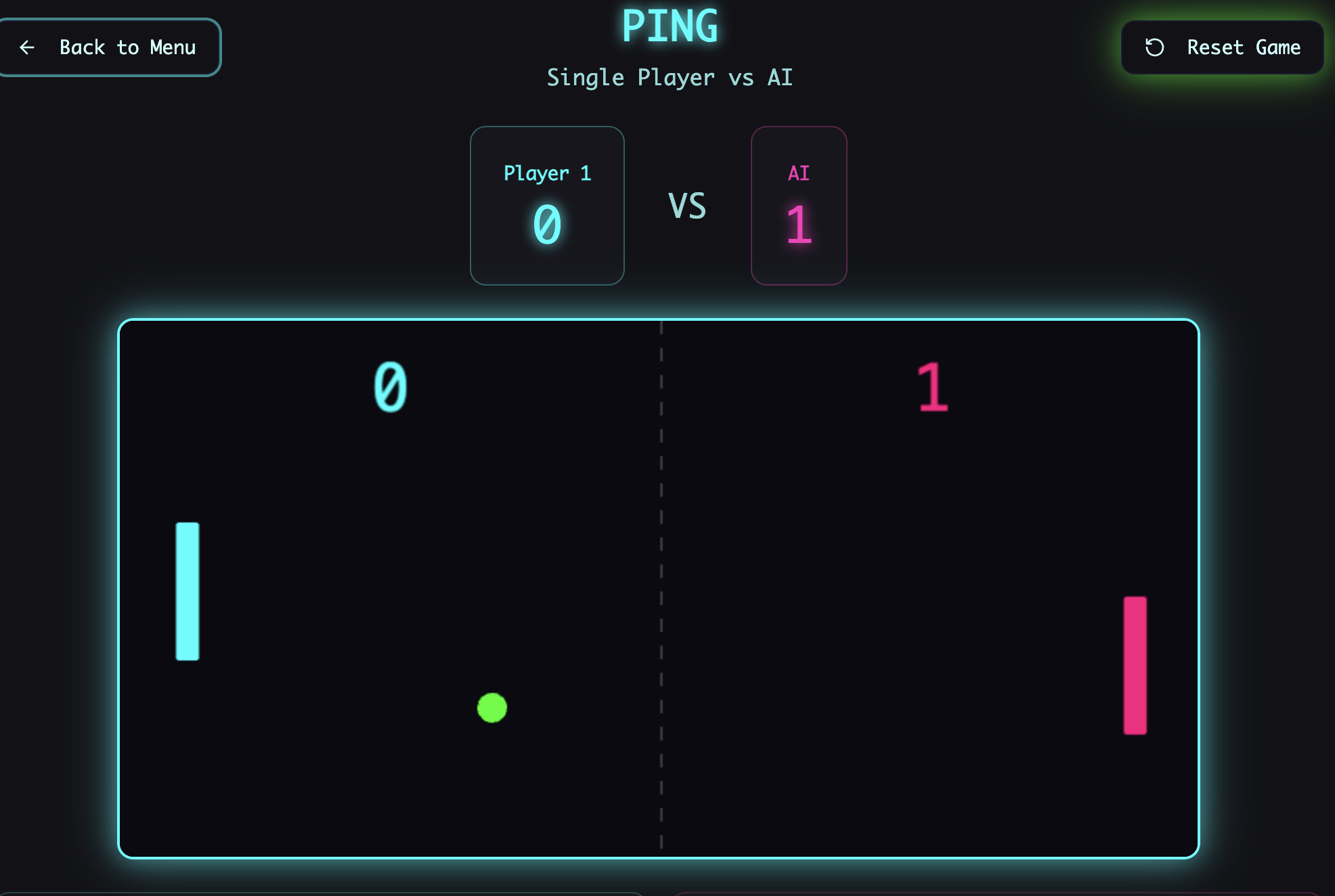Viewport: 1335px width, 896px height.
Task: Click the Player 1 score card
Action: tap(547, 204)
